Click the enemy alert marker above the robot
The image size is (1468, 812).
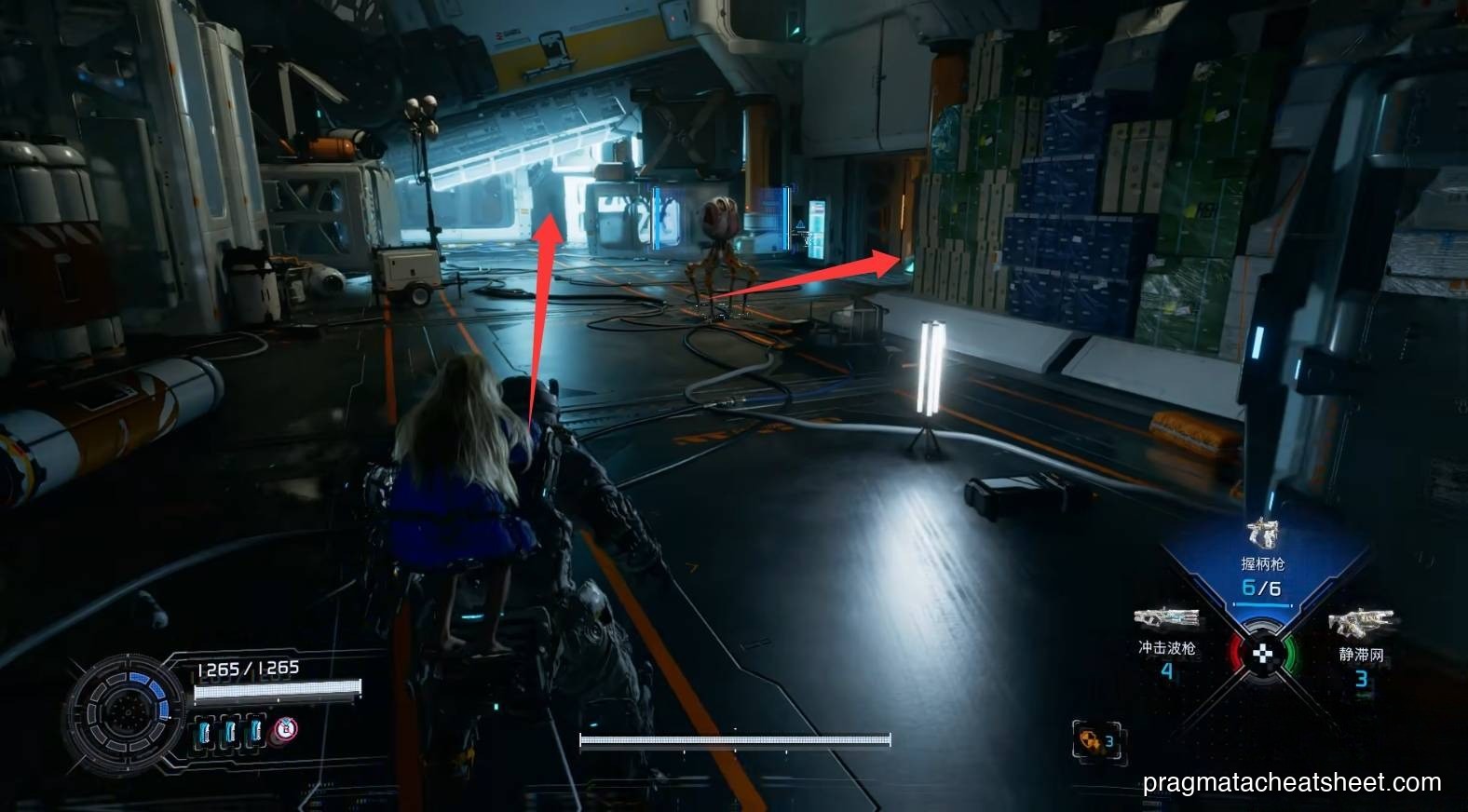coord(799,223)
